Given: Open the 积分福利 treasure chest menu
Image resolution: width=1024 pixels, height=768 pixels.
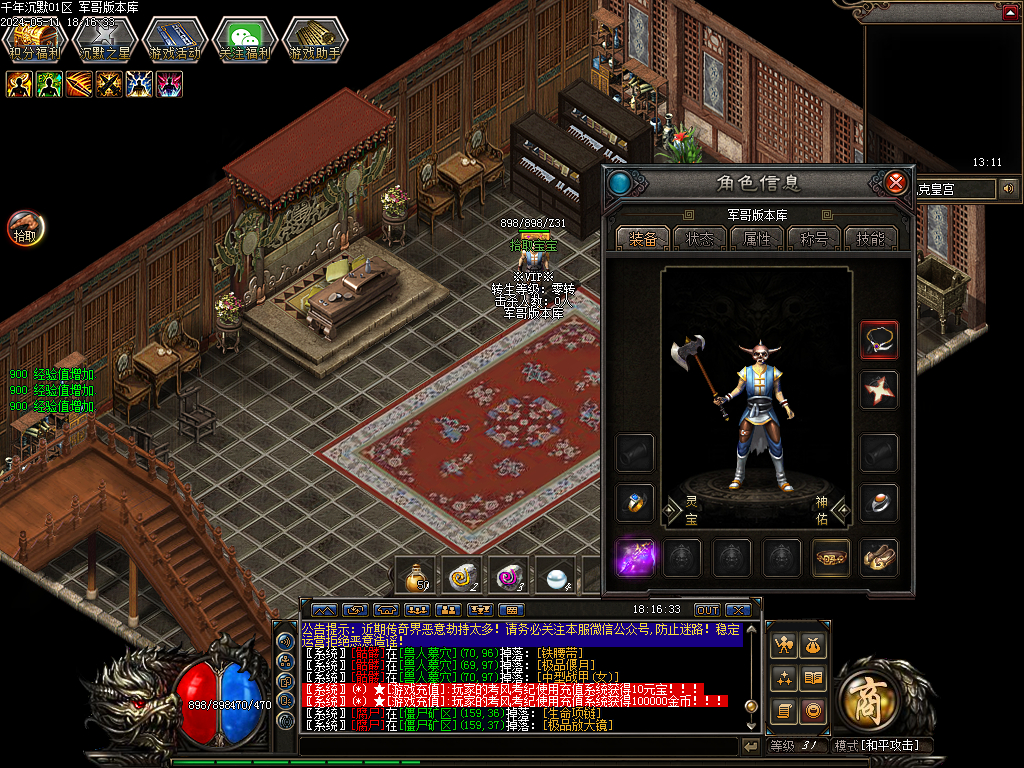Looking at the screenshot, I should click(34, 39).
